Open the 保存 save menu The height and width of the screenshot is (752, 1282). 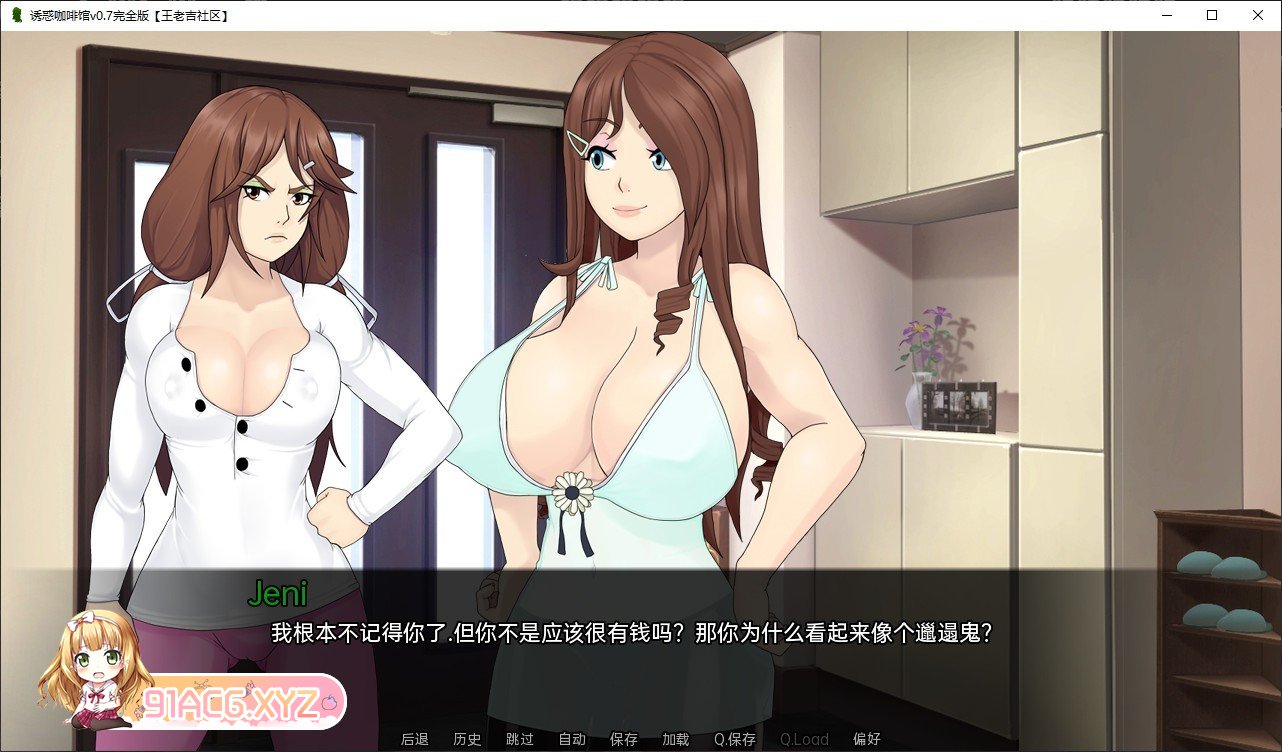pos(623,740)
